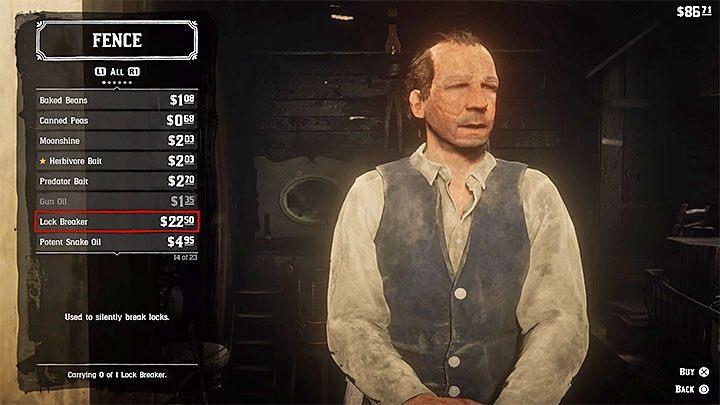Select the greyed-out Gun Oil row
This screenshot has width=720, height=405.
pyautogui.click(x=116, y=201)
